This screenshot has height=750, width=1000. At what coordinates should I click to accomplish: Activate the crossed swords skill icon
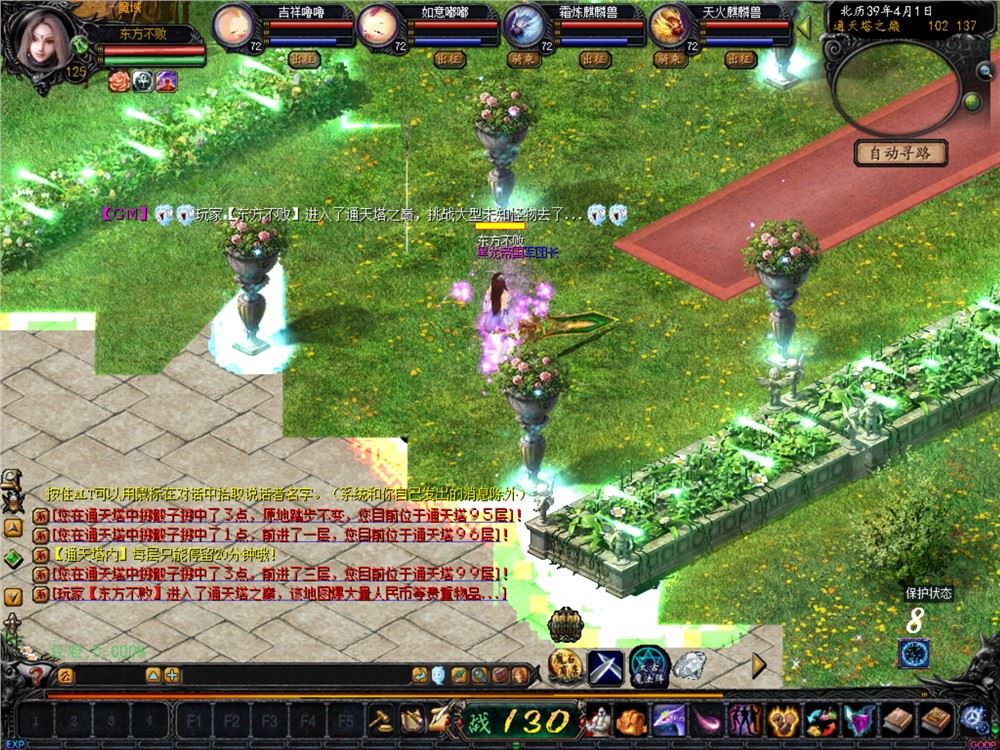(x=605, y=666)
